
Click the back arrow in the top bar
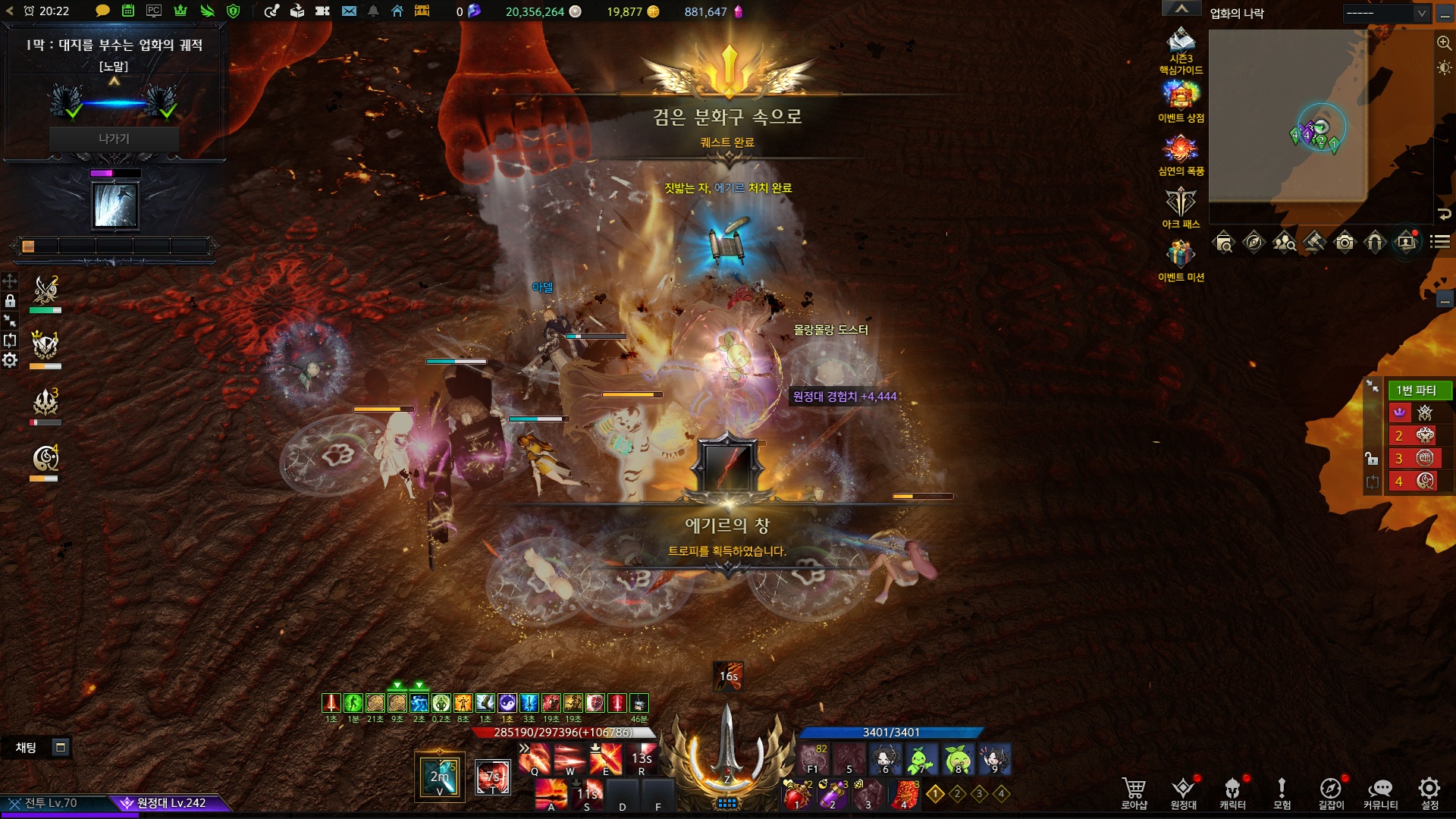point(10,11)
